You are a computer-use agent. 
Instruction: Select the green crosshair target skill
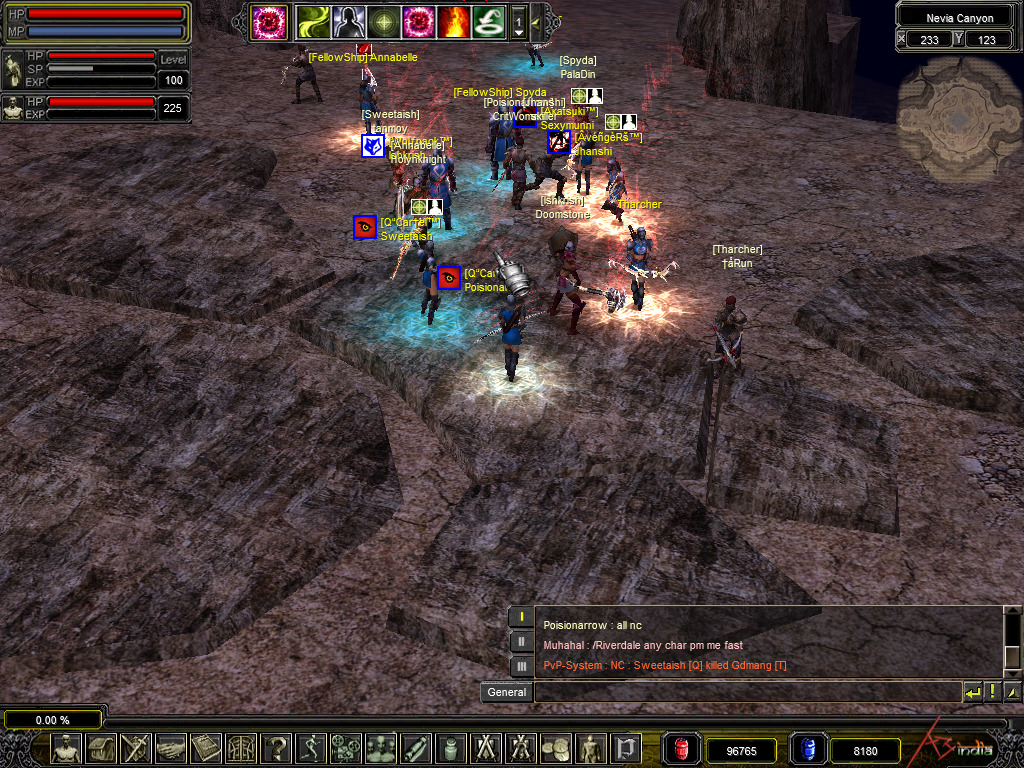point(380,20)
